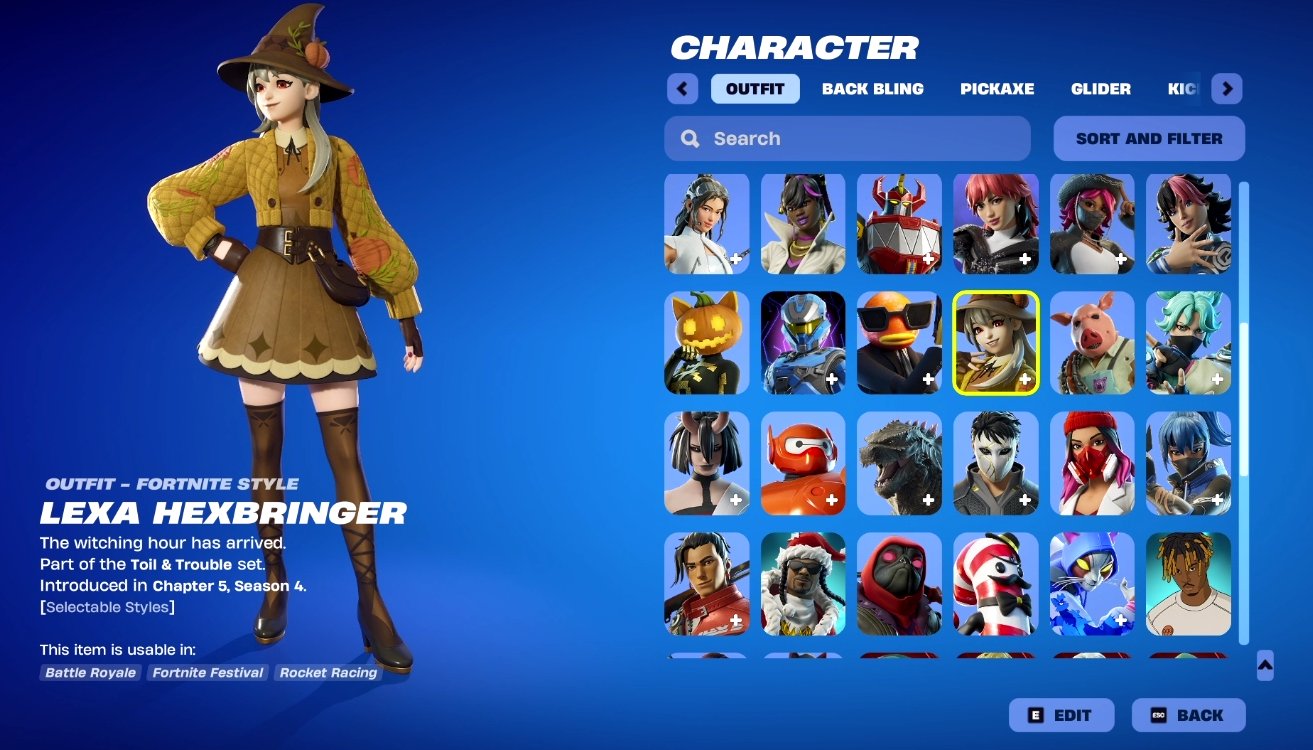Select the pig-masked outfit
This screenshot has width=1313, height=750.
tap(1092, 343)
